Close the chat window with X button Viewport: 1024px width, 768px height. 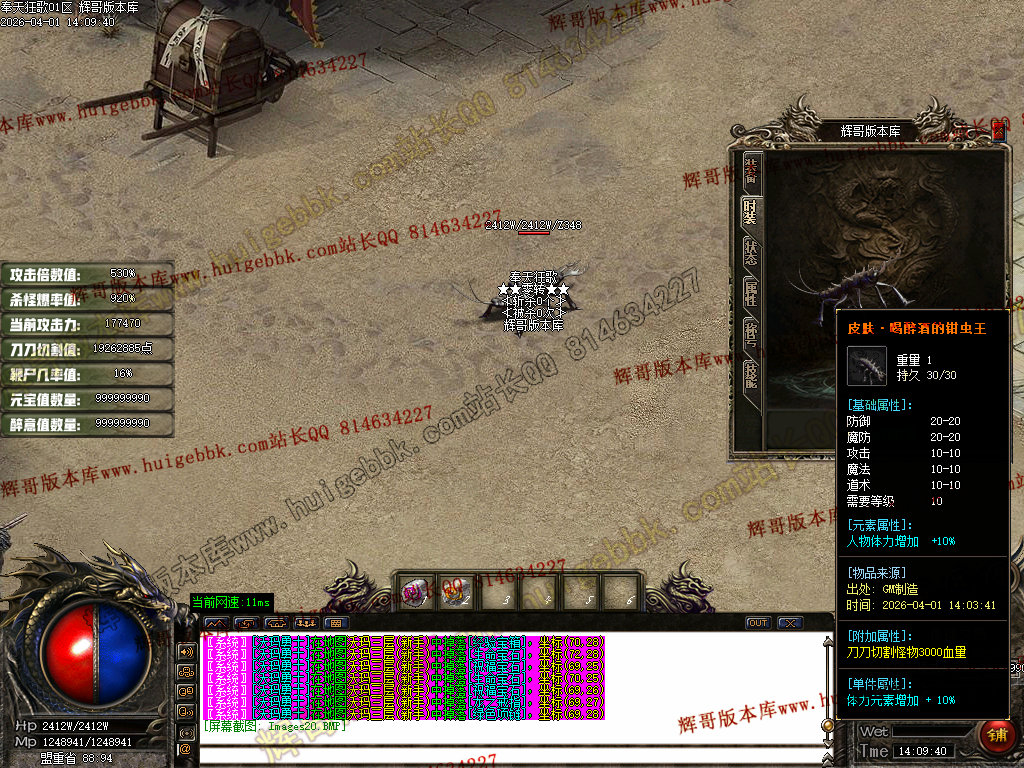pyautogui.click(x=790, y=623)
